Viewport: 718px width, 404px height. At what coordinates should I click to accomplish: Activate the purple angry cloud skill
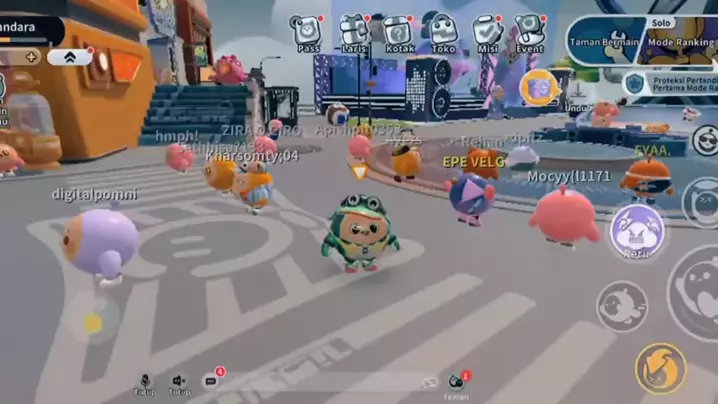[x=637, y=232]
